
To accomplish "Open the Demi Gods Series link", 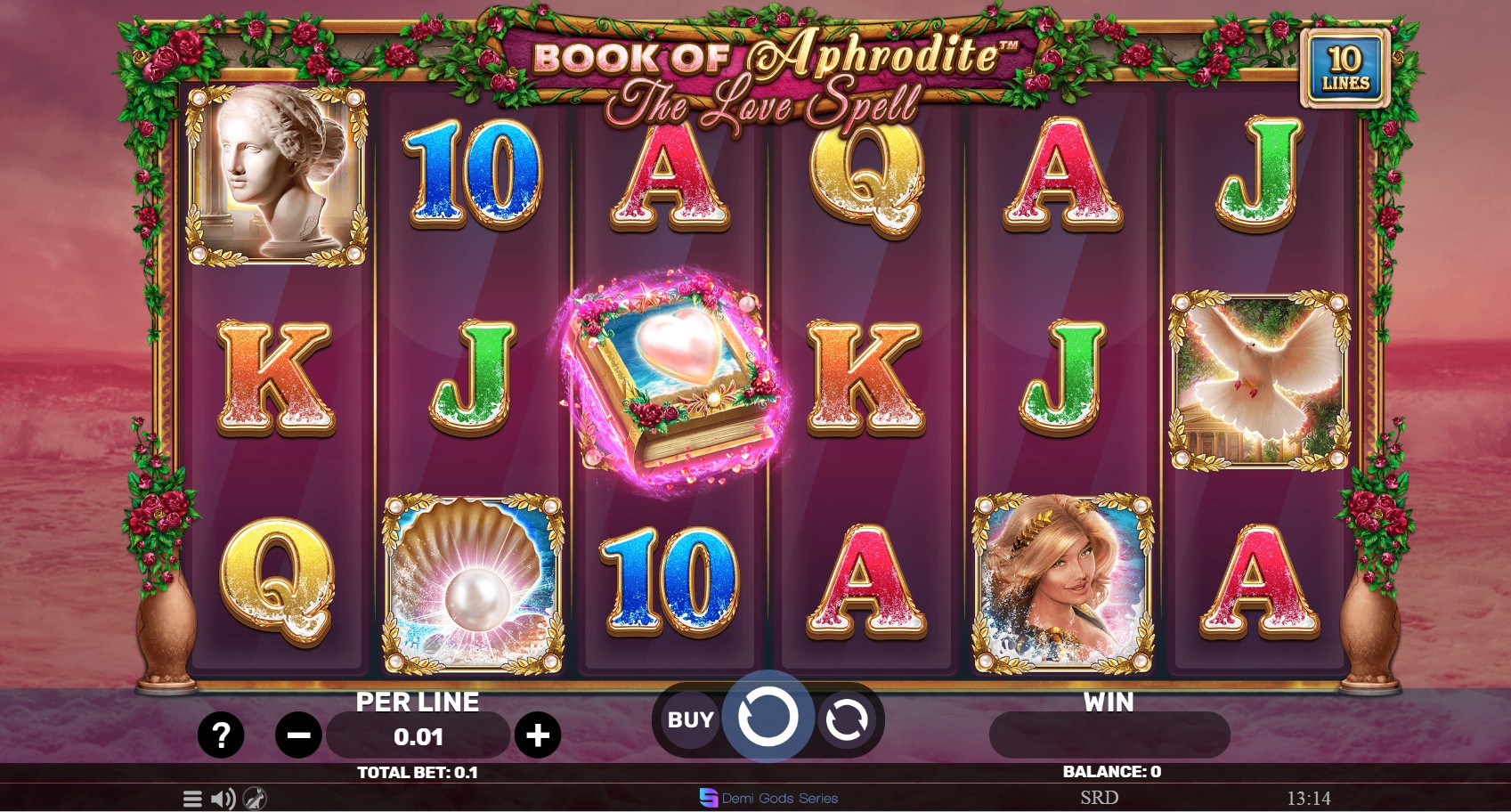I will 768,798.
